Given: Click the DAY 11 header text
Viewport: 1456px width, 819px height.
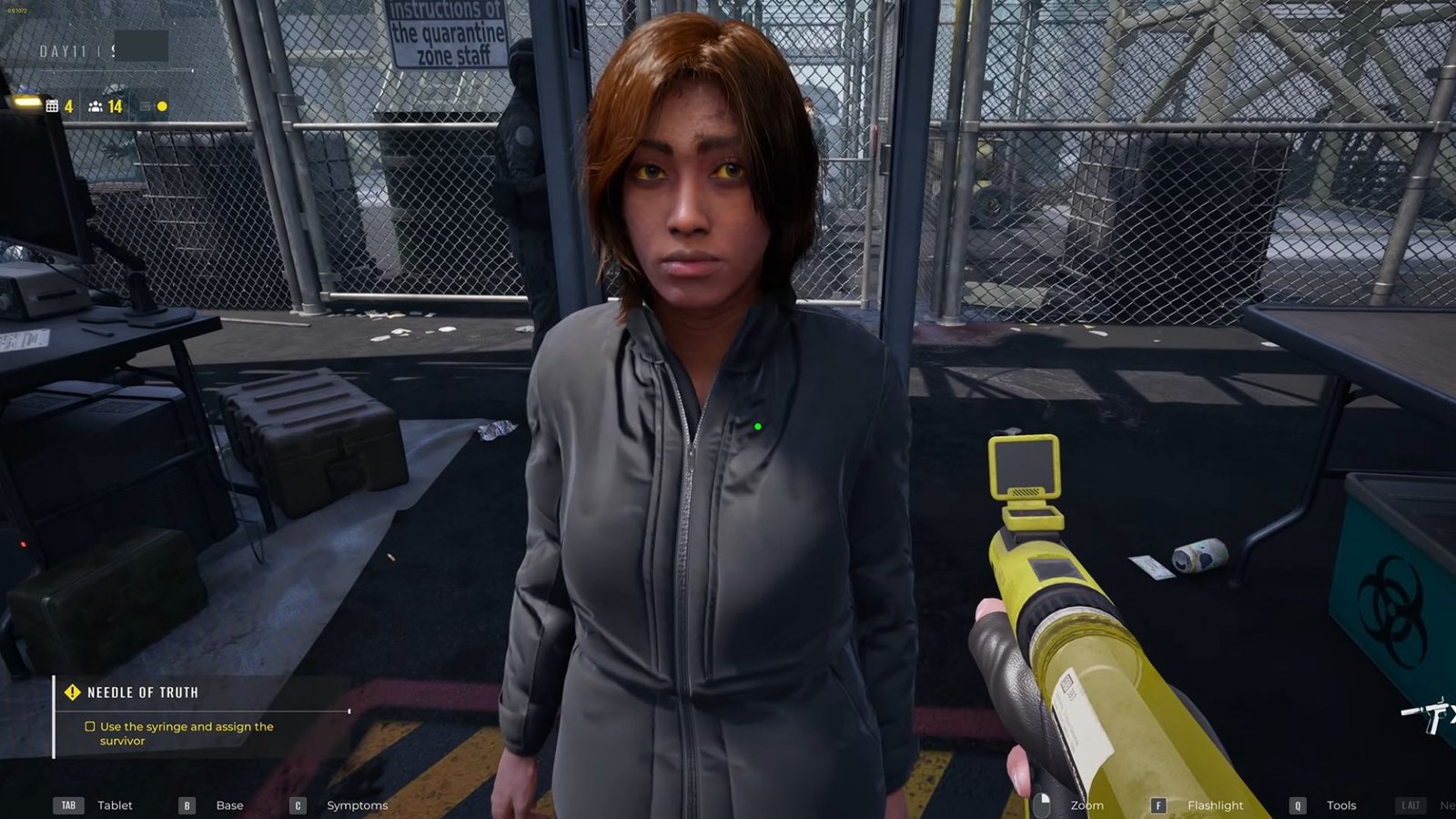Looking at the screenshot, I should (64, 52).
